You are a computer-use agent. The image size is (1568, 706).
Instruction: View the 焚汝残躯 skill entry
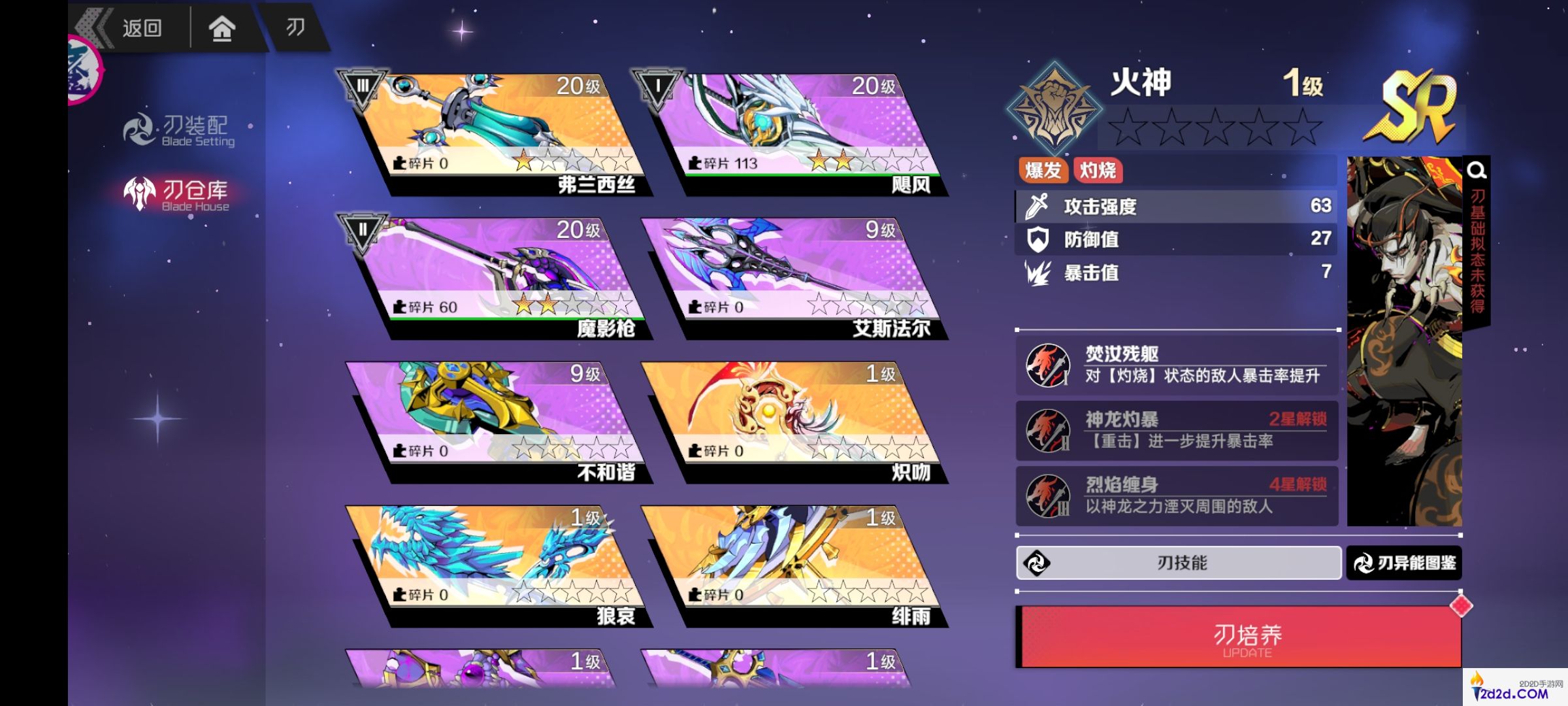(x=1176, y=365)
